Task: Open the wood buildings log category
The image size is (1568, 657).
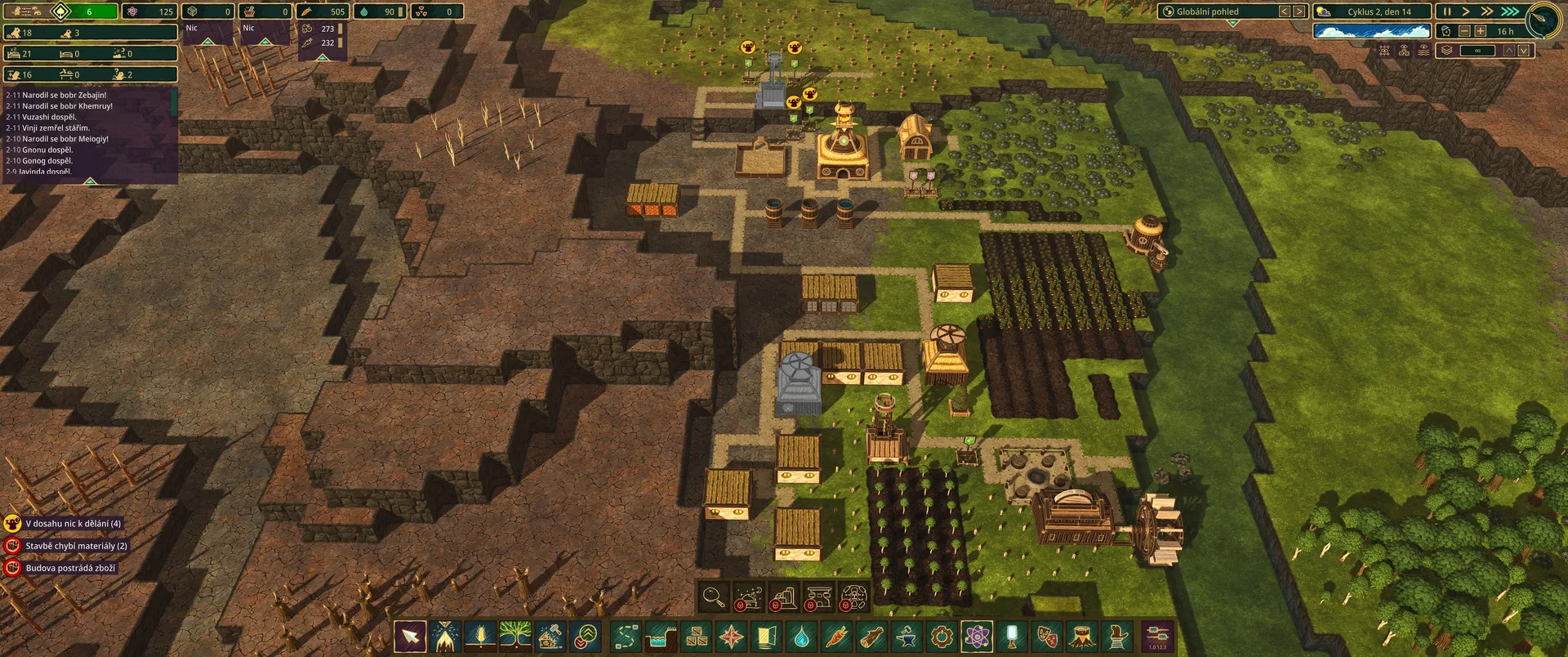Action: [x=871, y=636]
